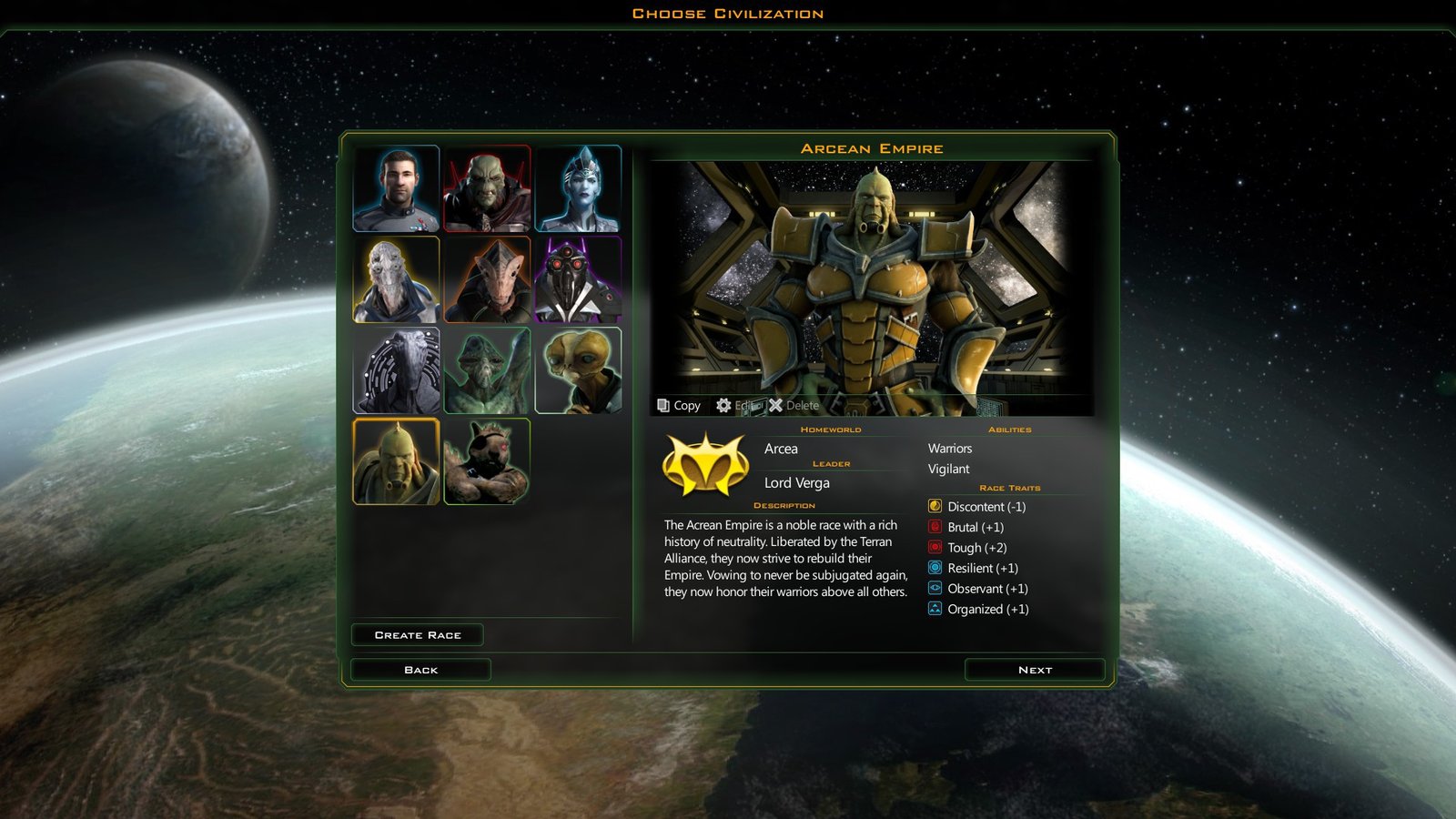Copy the Arcean Empire civilization
This screenshot has width=1456, height=819.
[x=679, y=406]
